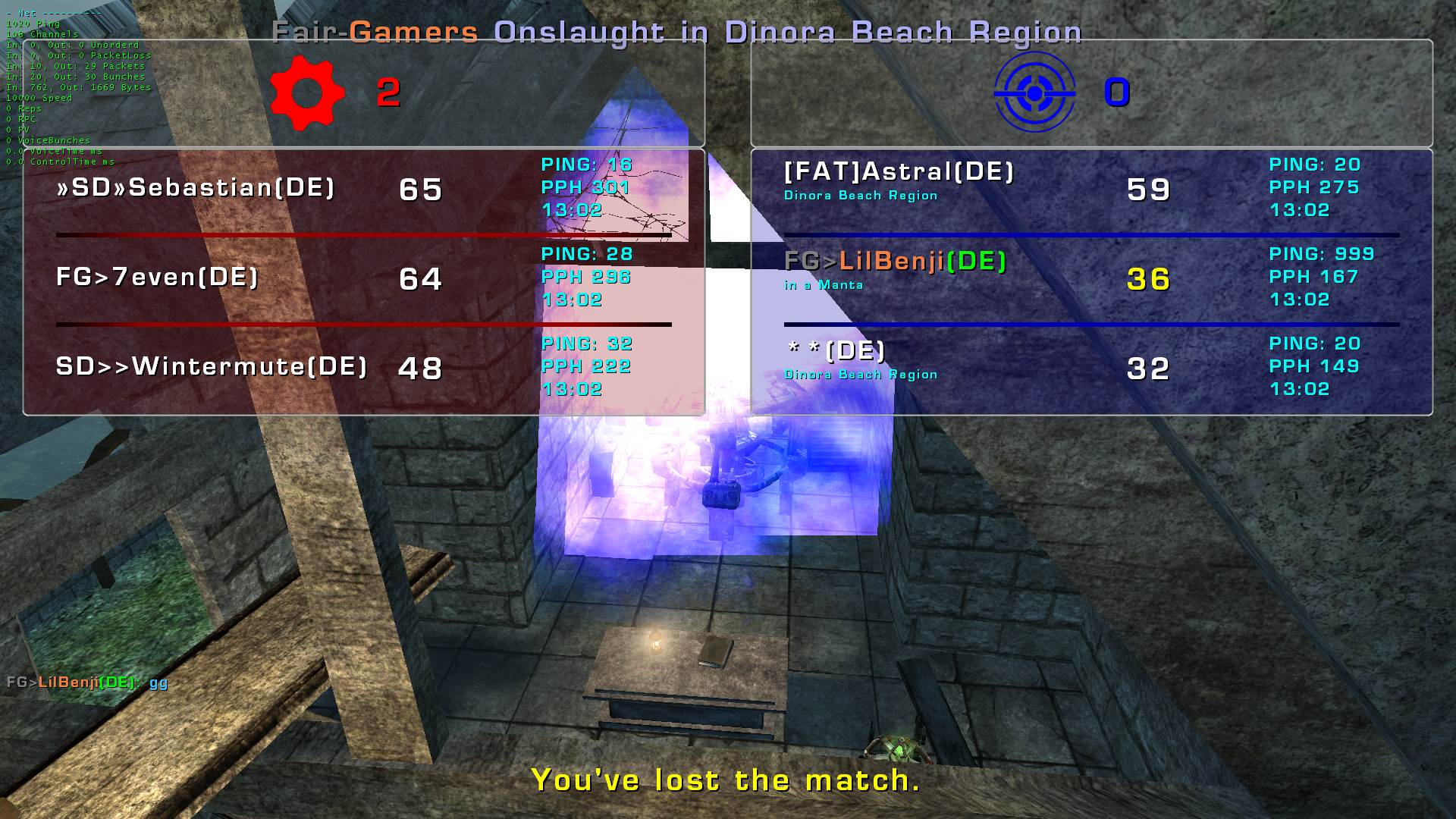The image size is (1456, 819).
Task: Click the red team gear emblem
Action: pos(307,93)
